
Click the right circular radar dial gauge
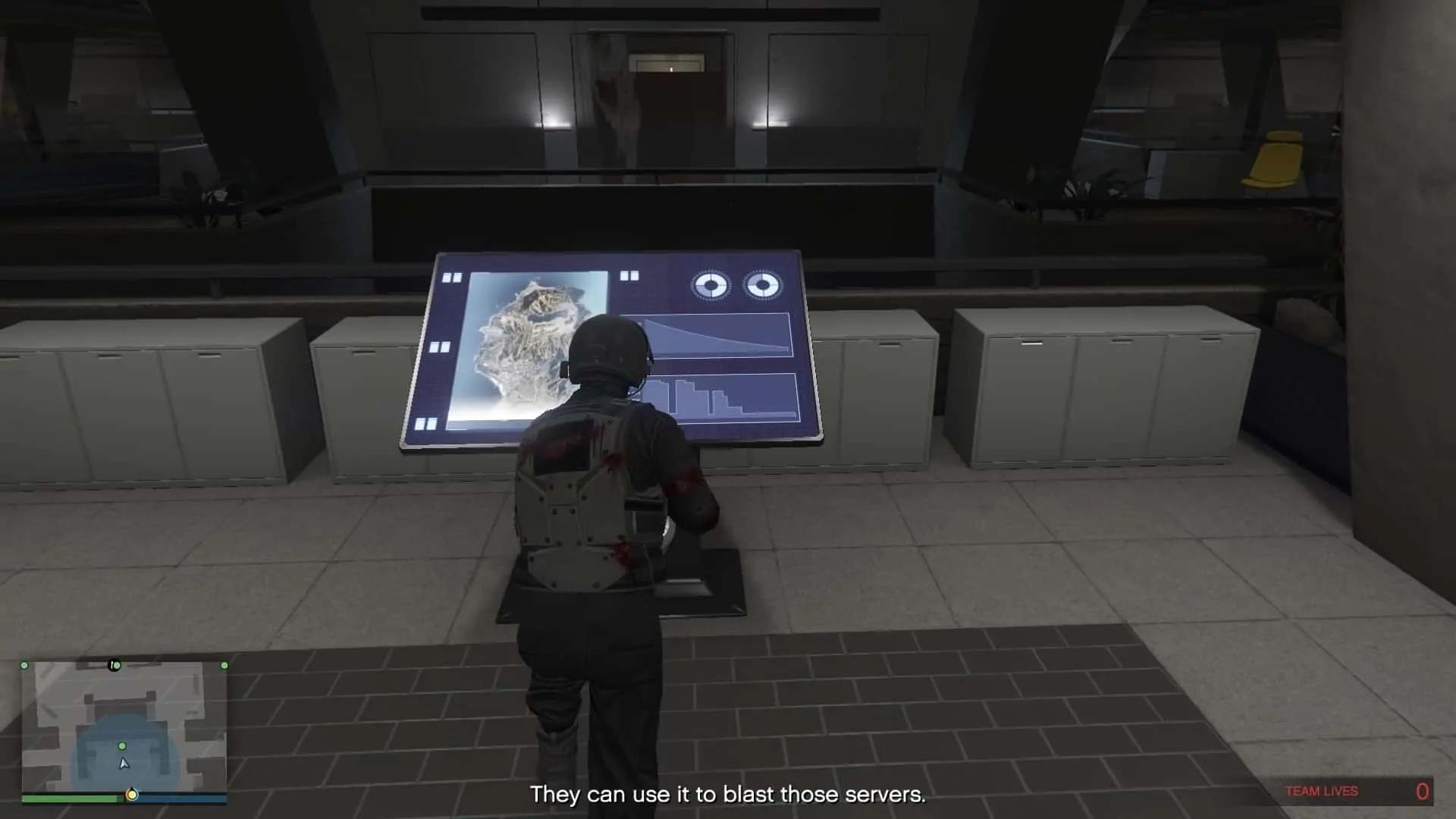[x=764, y=285]
